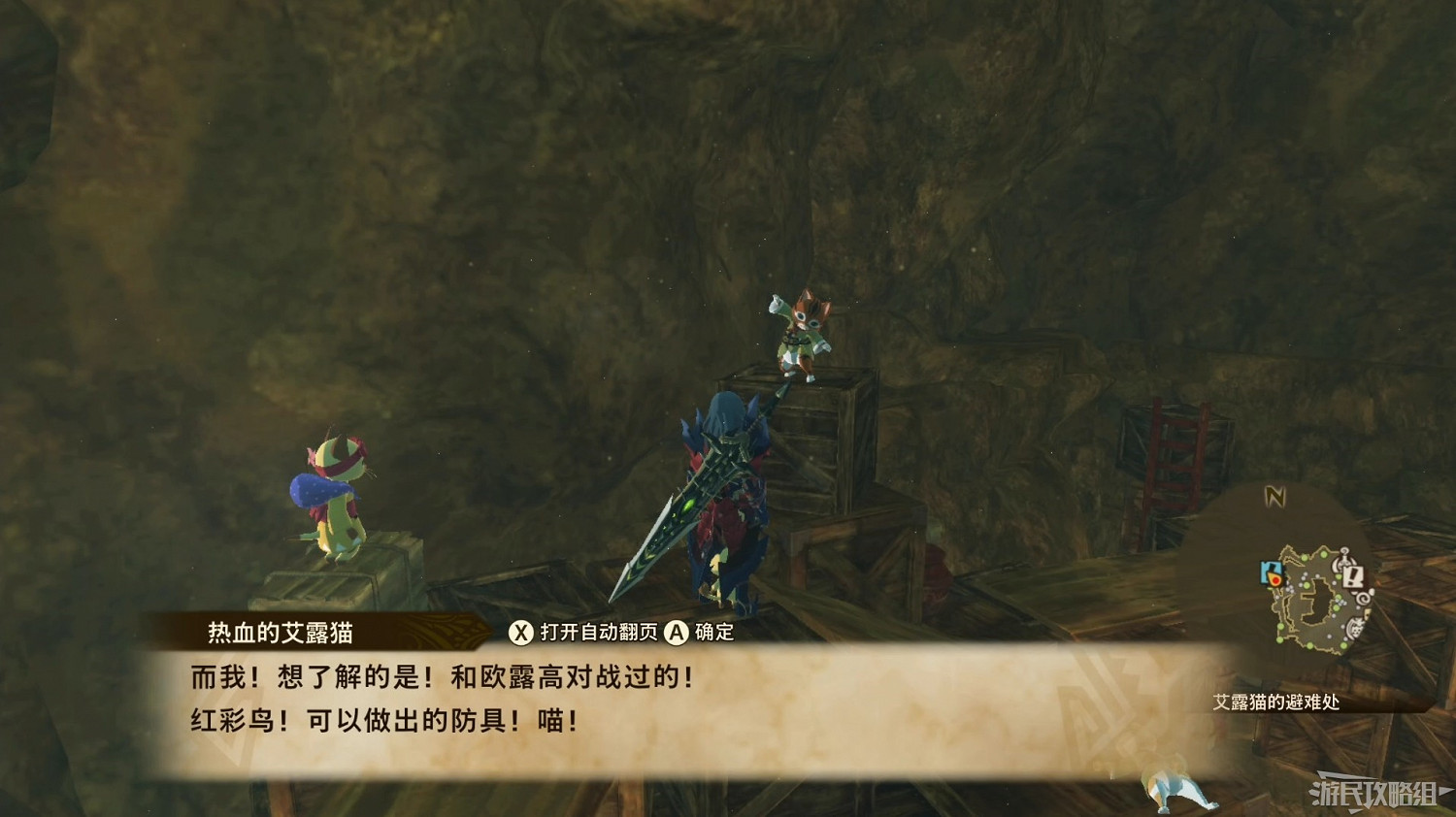The width and height of the screenshot is (1456, 817).
Task: Click the red dot on the player map marker
Action: pyautogui.click(x=1275, y=578)
